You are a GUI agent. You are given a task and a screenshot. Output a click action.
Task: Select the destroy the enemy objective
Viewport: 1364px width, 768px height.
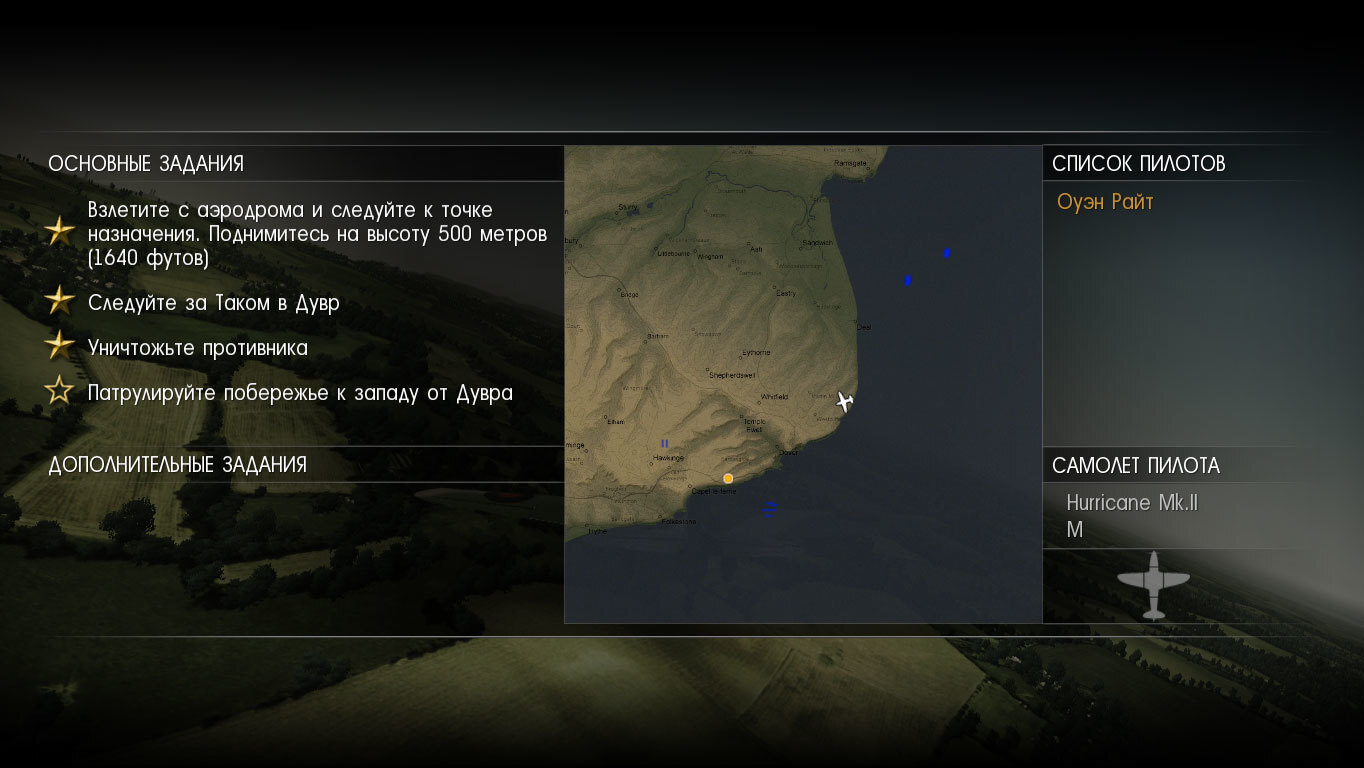coord(197,348)
